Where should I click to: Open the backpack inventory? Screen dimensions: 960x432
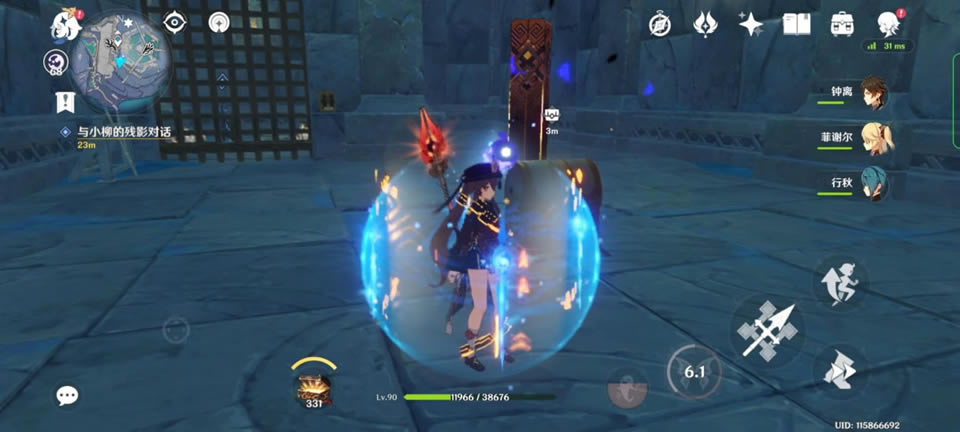point(842,24)
